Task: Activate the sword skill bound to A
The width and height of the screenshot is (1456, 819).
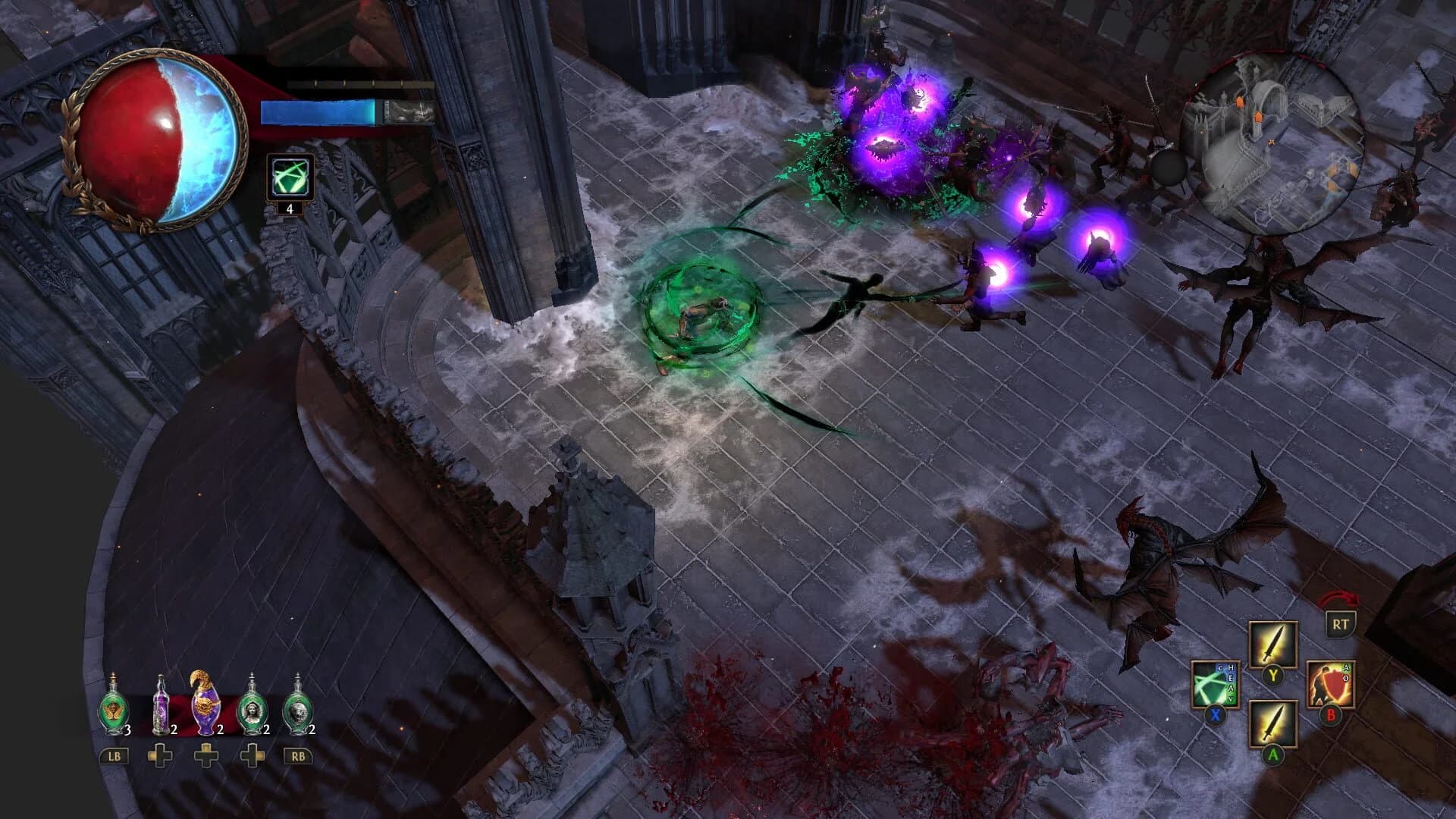Action: click(1272, 723)
